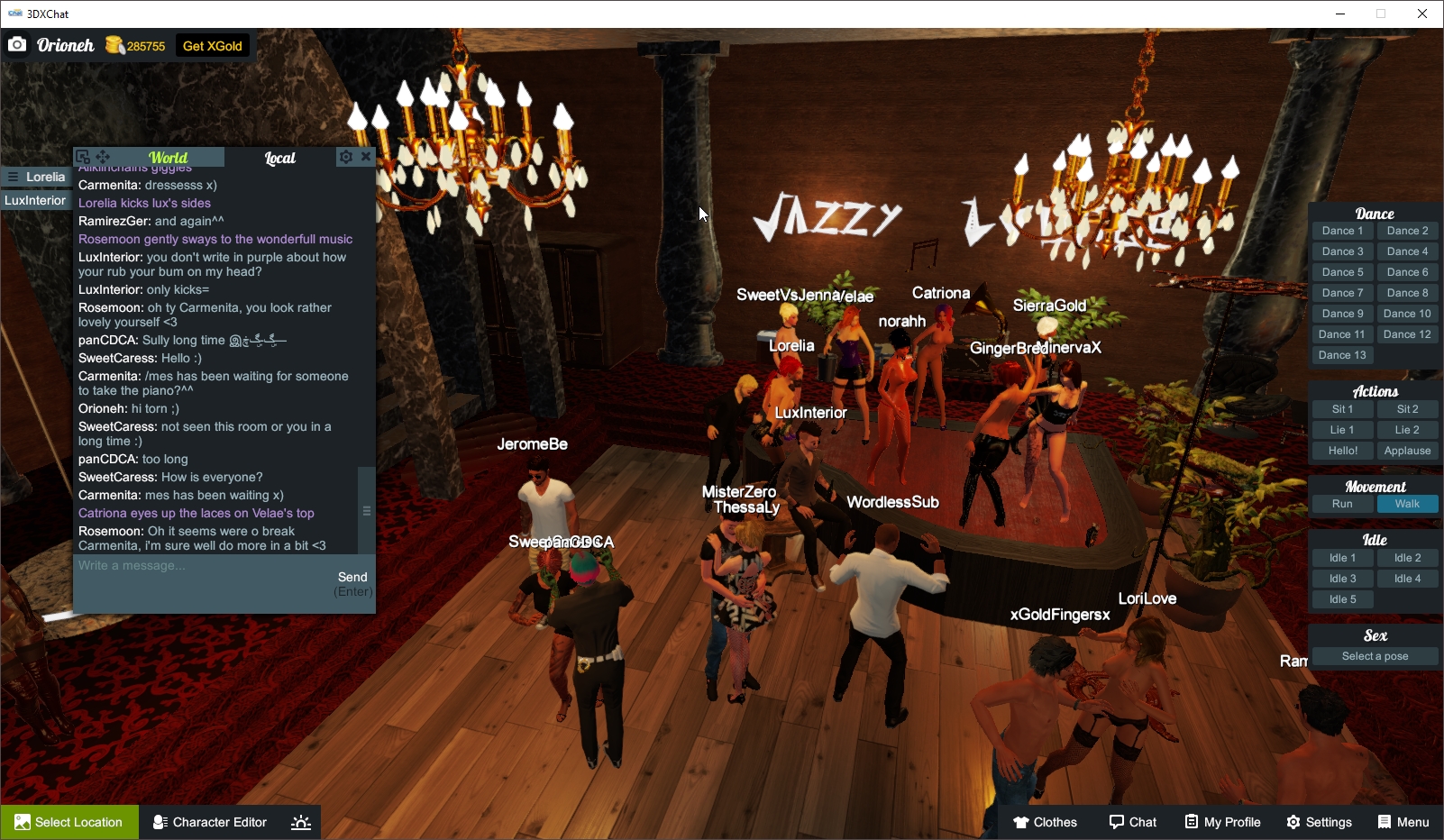
Task: Pop out the chat window with detach icon
Action: coord(81,155)
